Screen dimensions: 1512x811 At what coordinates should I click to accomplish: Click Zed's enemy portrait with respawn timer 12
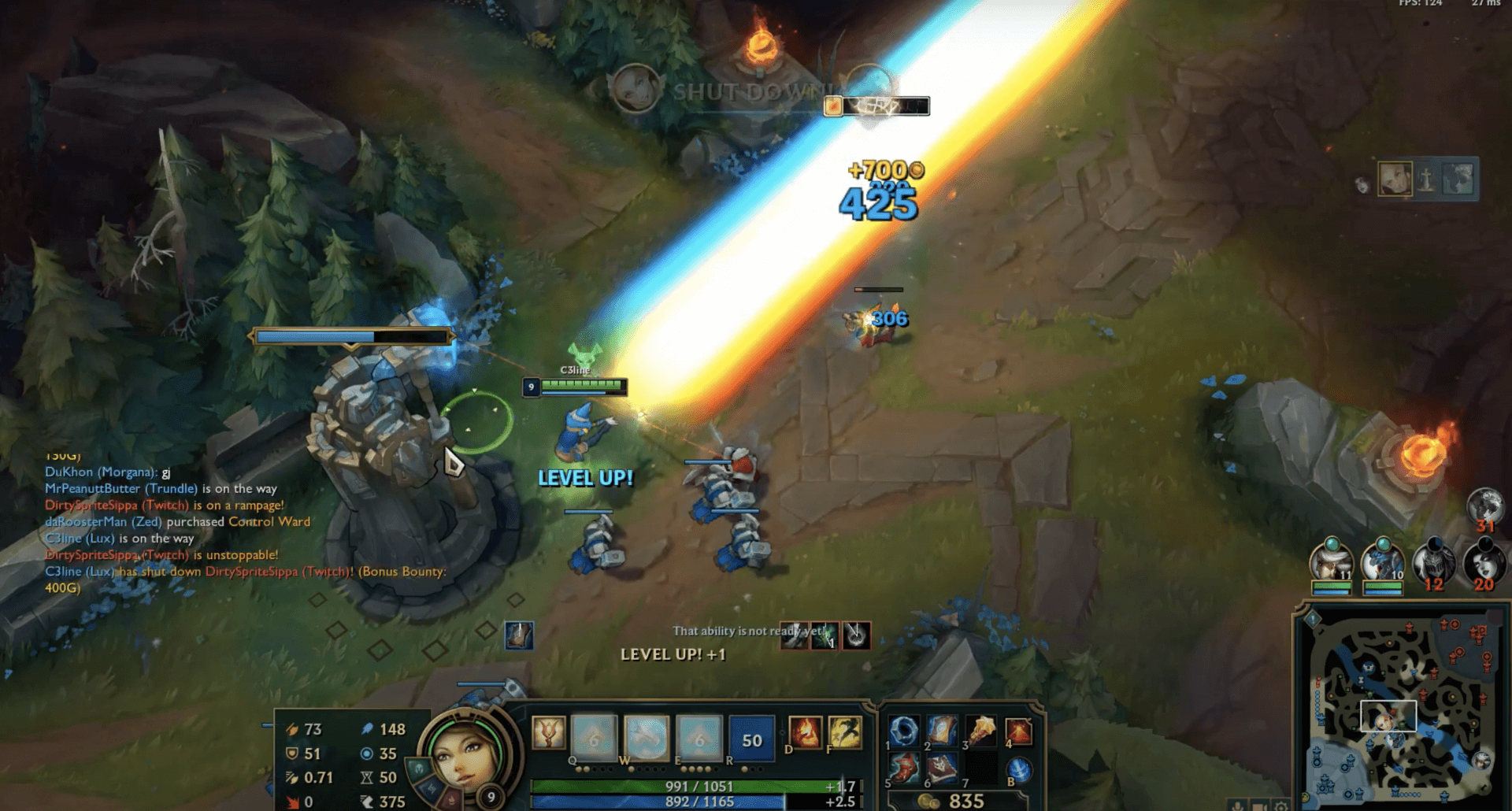point(1435,559)
